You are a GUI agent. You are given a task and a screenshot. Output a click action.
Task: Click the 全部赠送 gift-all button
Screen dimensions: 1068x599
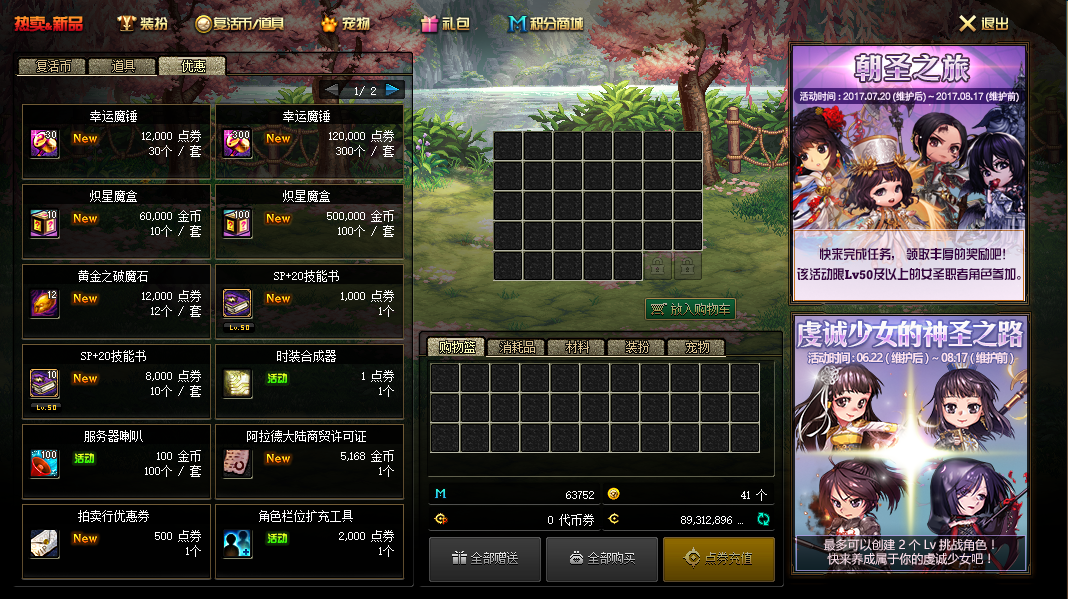485,558
